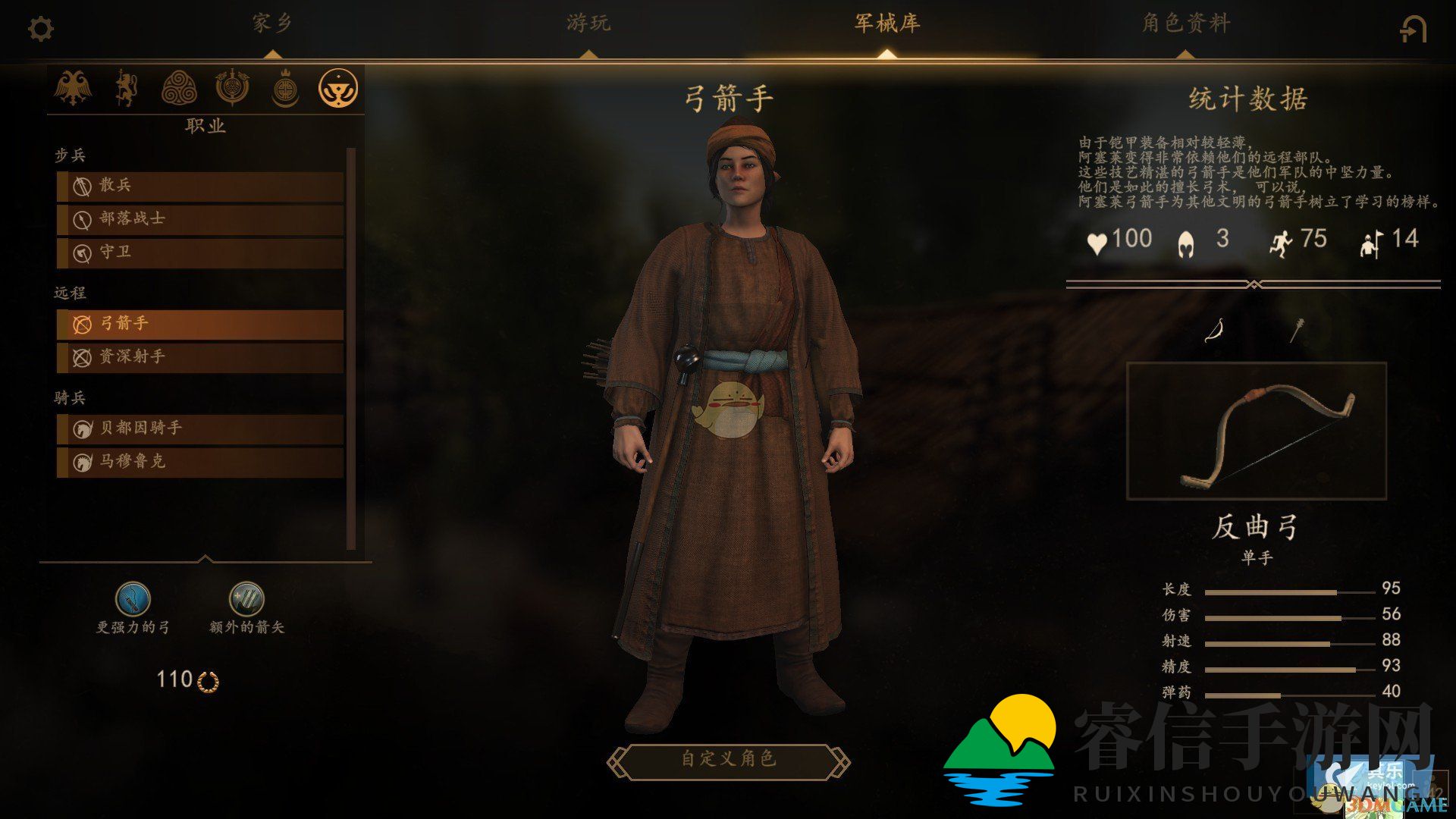The height and width of the screenshot is (819, 1456).
Task: Select the crescent-and-crown faction emblem
Action: (286, 87)
